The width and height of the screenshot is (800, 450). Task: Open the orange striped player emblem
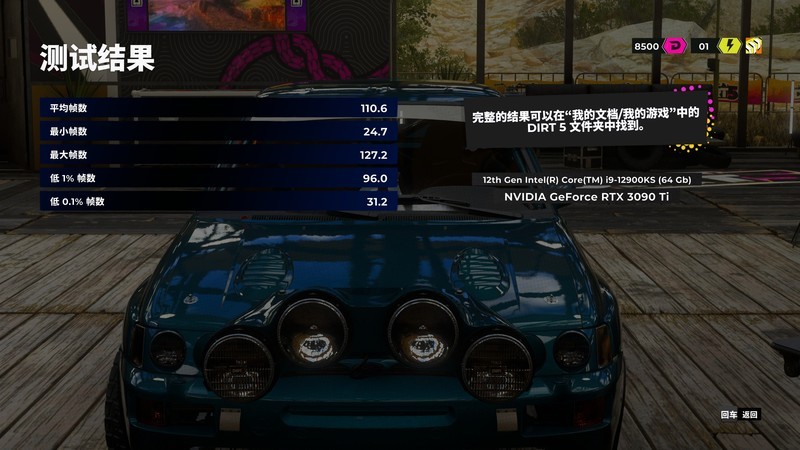(x=754, y=46)
